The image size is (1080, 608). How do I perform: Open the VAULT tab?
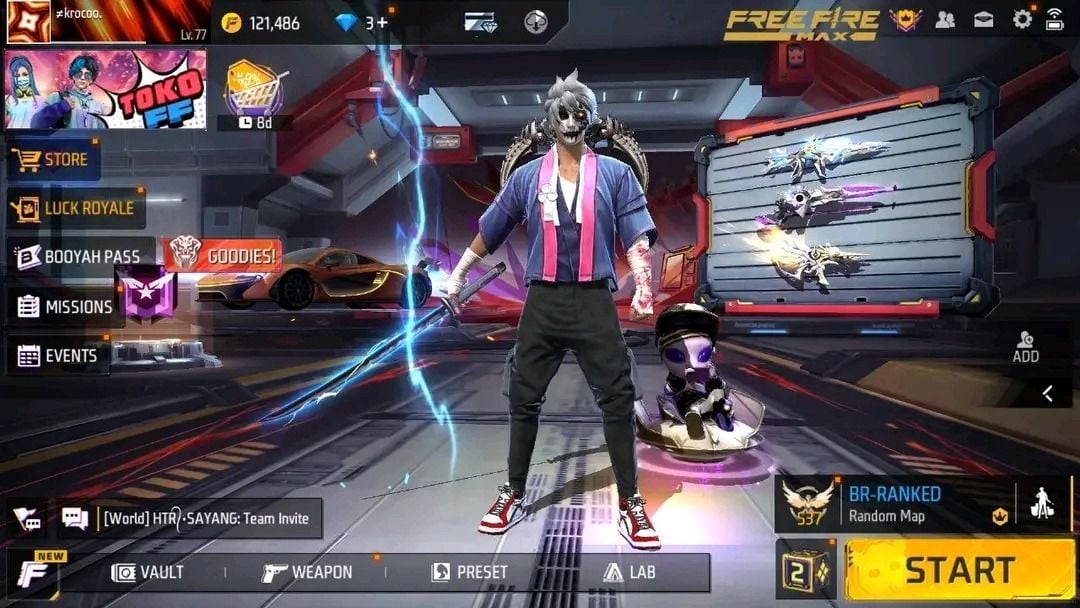pos(148,572)
